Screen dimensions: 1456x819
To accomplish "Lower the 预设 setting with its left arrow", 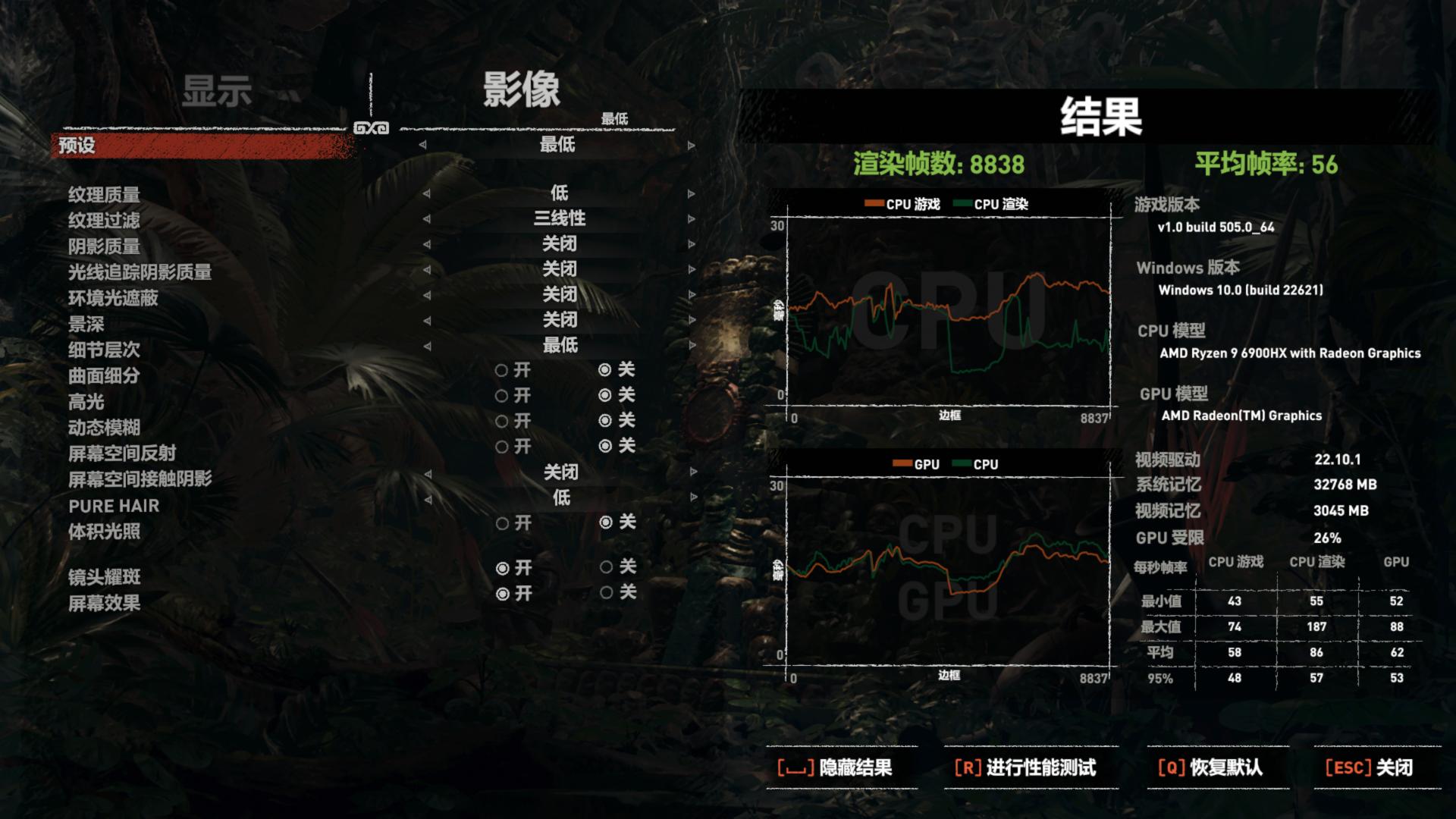I will click(x=422, y=146).
